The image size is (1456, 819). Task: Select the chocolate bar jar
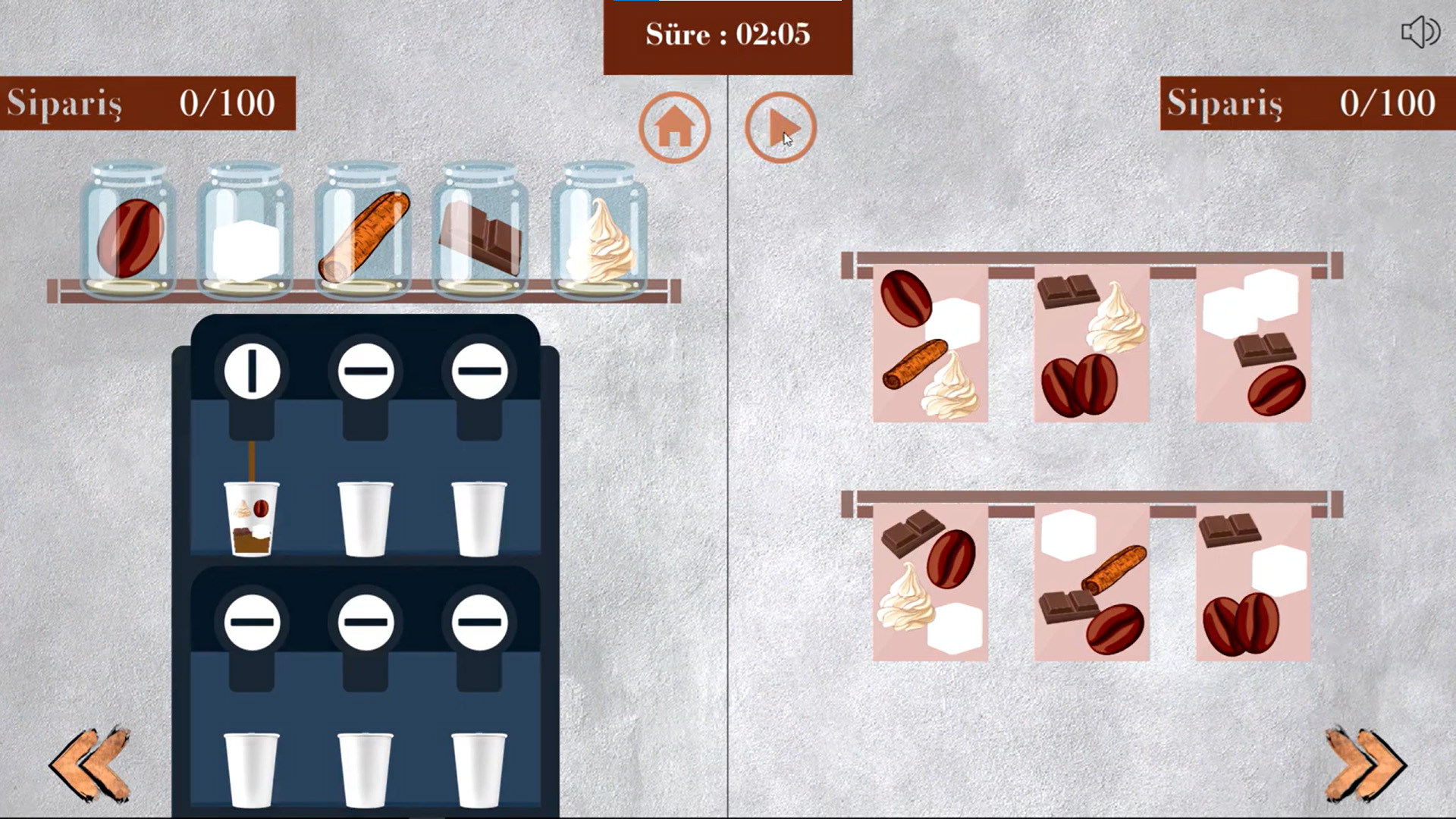(479, 231)
